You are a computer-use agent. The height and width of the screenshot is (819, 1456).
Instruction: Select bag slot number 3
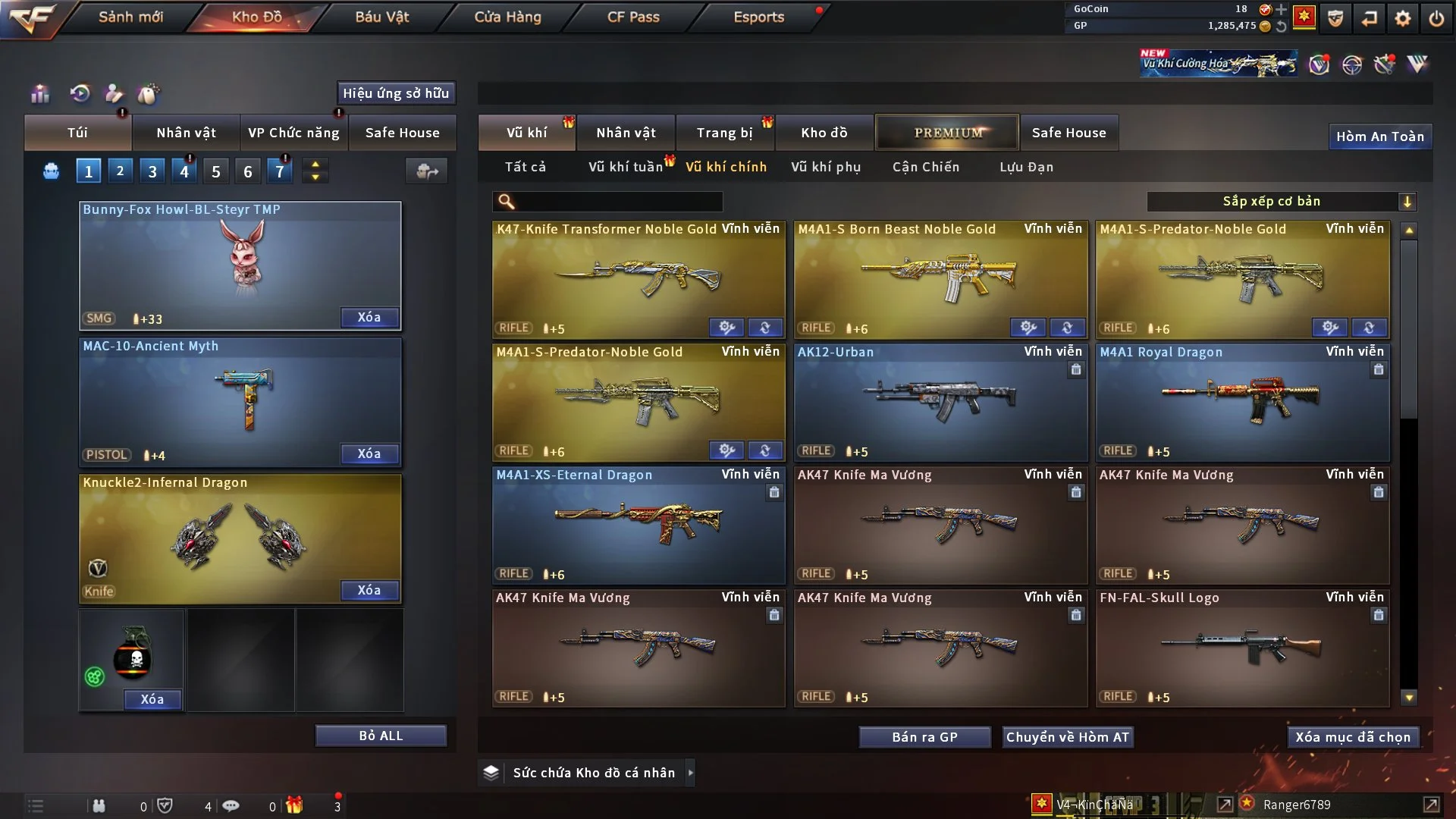pyautogui.click(x=152, y=171)
